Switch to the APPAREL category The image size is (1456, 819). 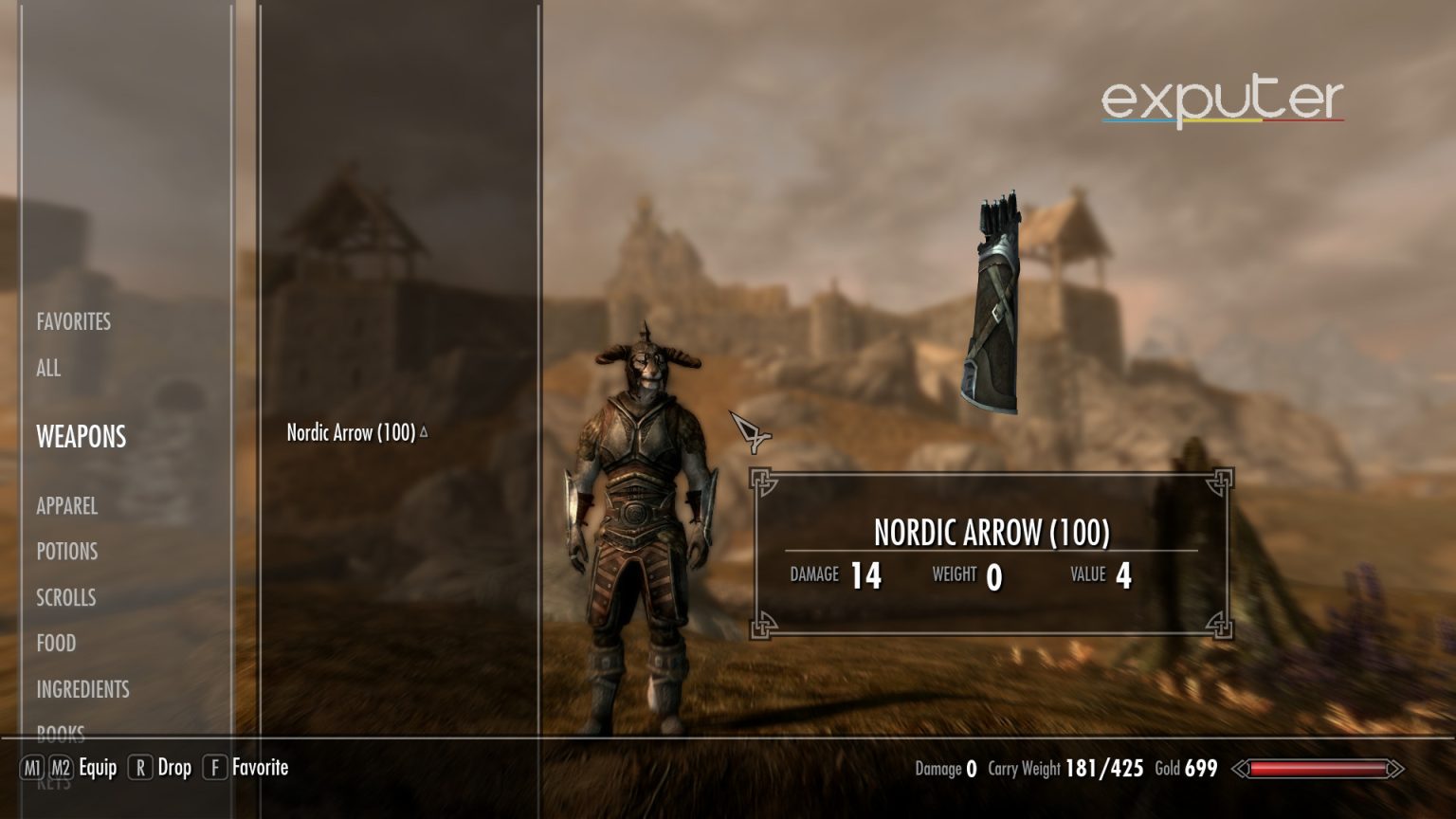click(x=65, y=506)
